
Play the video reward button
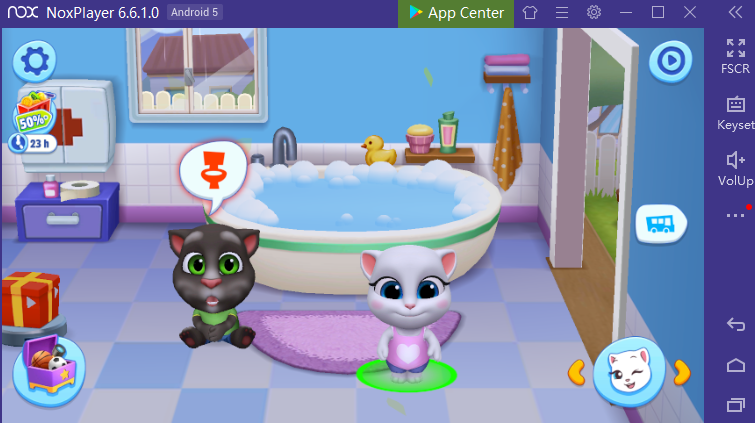669,63
